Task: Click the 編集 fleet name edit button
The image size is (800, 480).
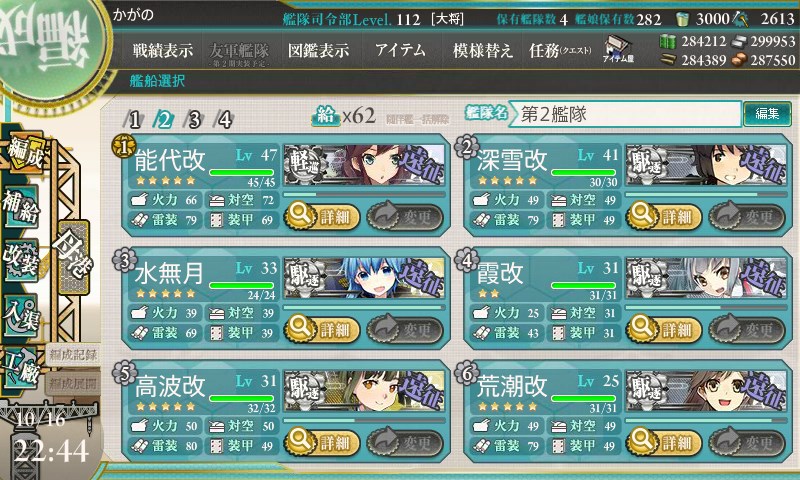Action: click(767, 114)
